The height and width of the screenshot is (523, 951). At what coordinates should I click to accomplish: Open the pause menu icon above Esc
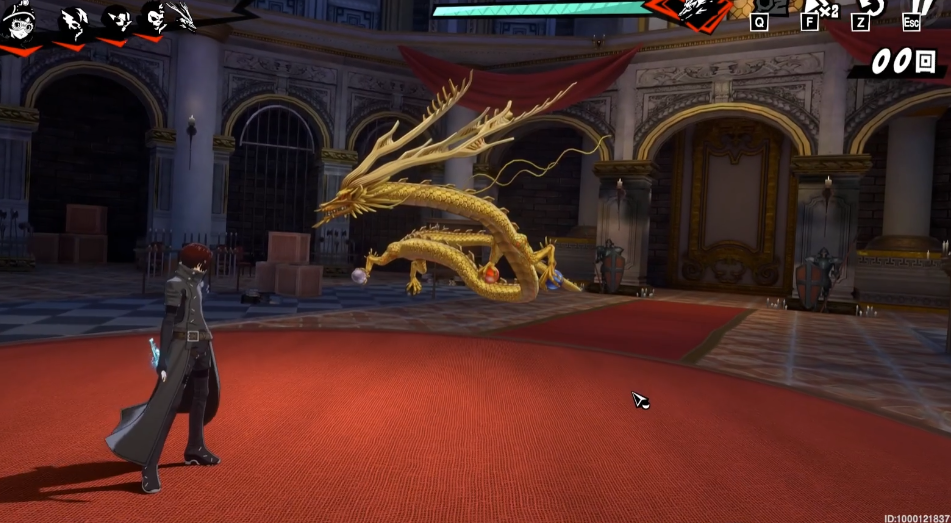coord(922,7)
